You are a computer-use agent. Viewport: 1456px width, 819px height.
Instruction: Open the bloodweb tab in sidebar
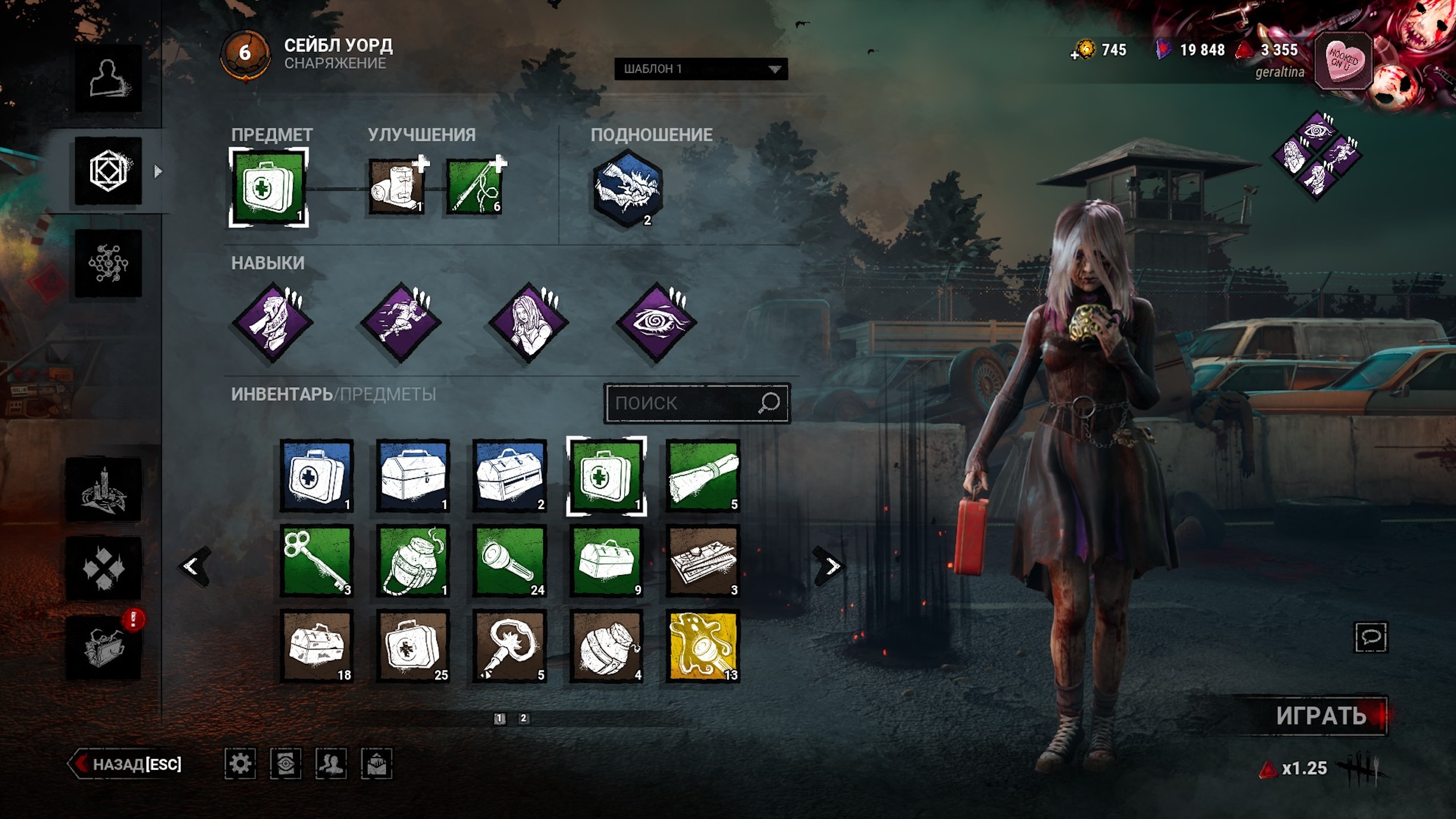[108, 263]
